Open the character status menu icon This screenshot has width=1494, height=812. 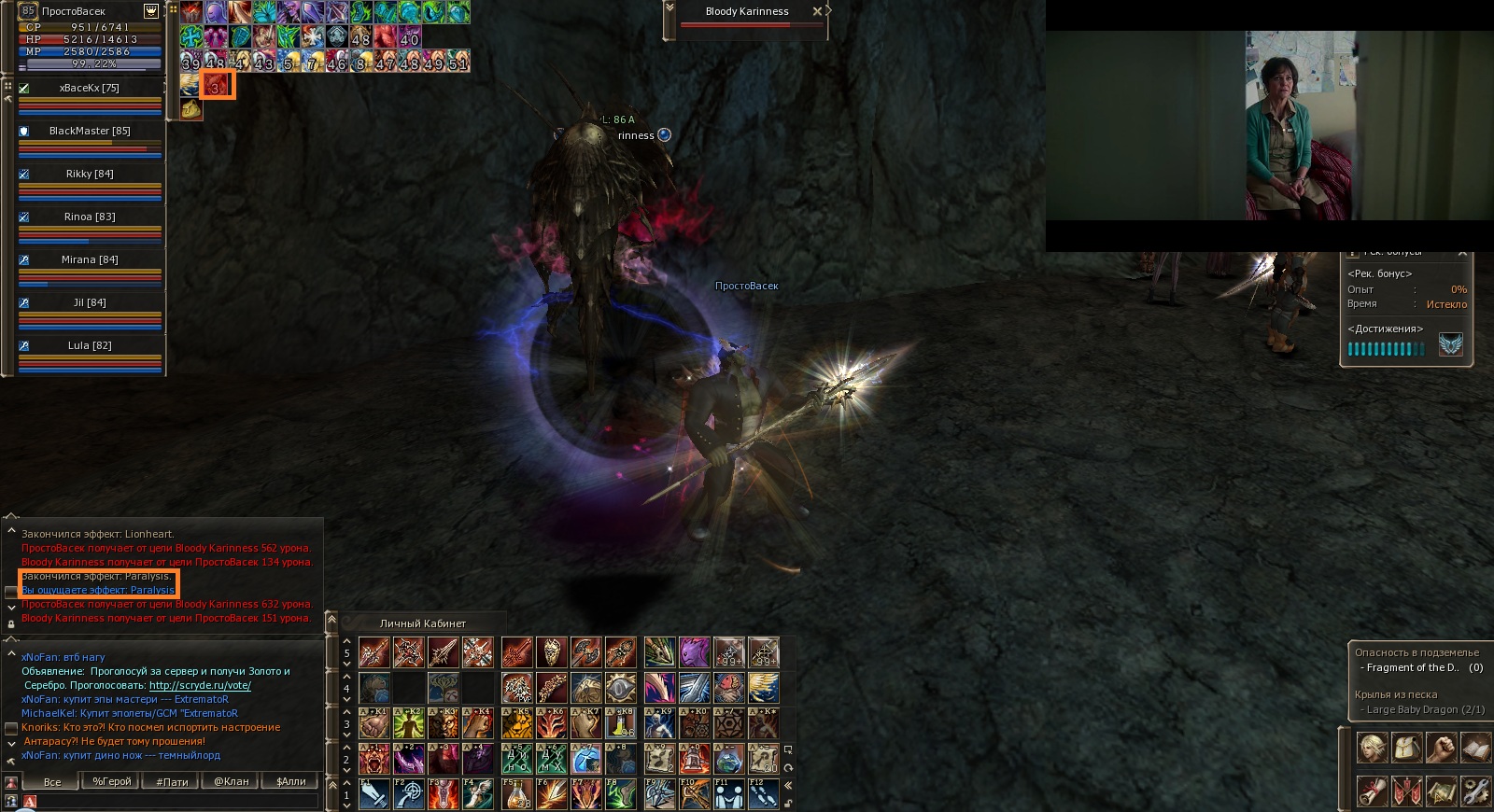tap(1372, 749)
